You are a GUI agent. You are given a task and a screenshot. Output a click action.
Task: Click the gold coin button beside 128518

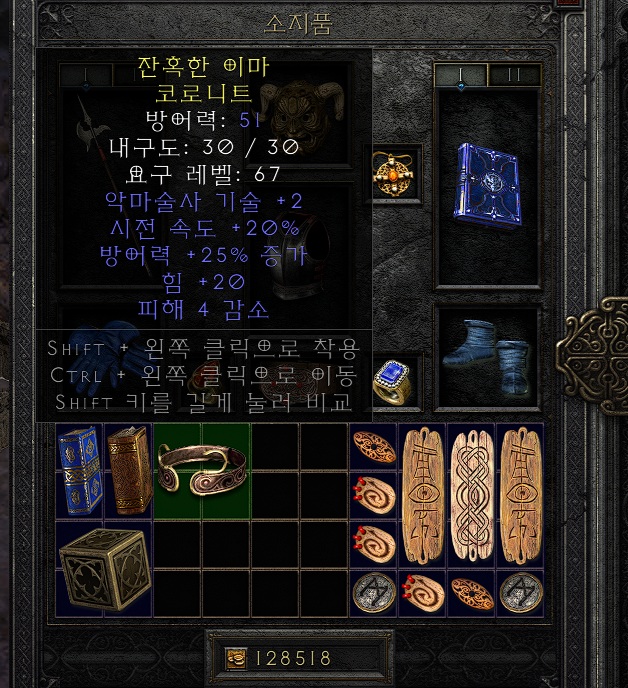click(238, 658)
